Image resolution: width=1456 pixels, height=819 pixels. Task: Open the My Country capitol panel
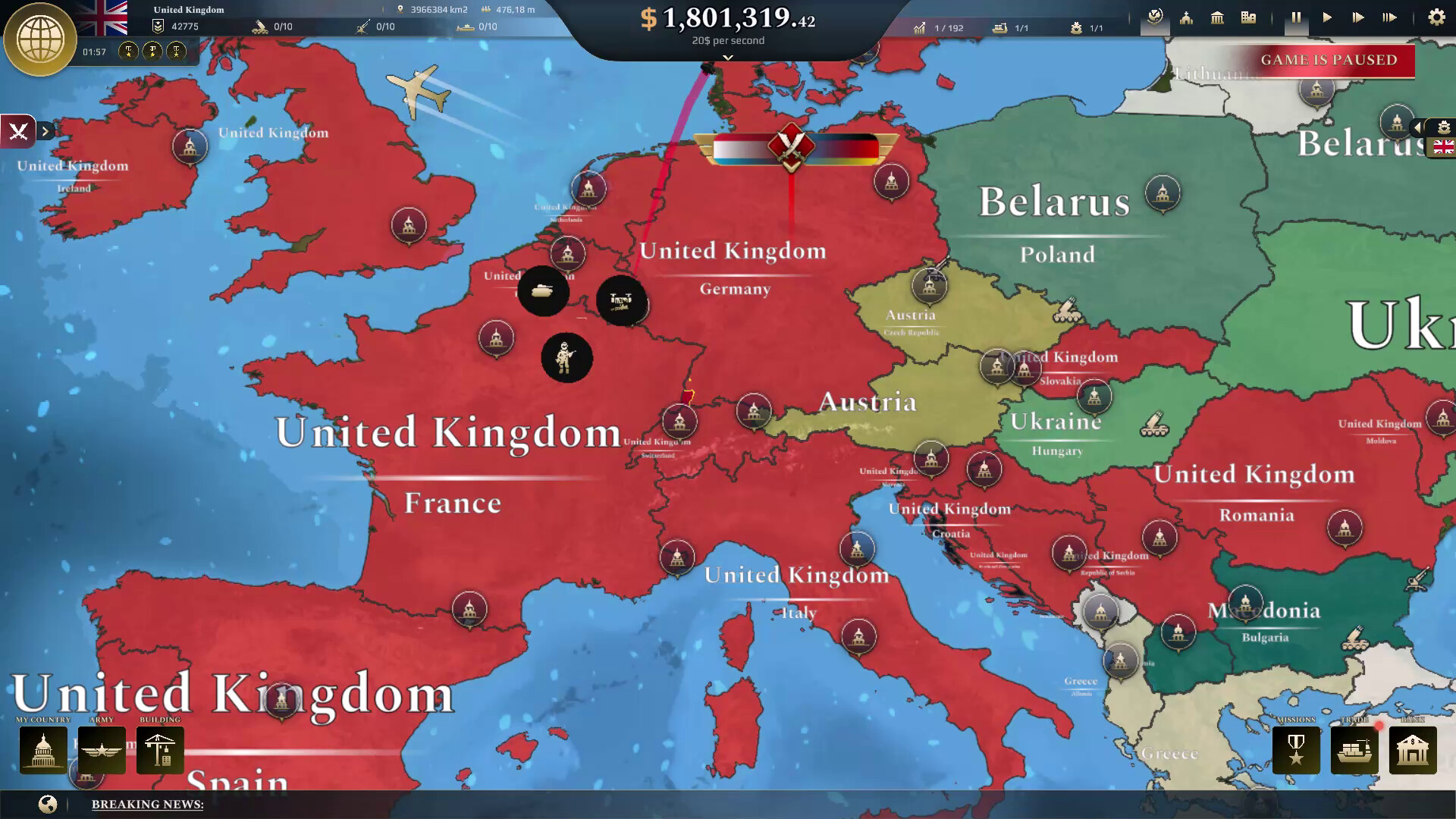click(x=42, y=751)
